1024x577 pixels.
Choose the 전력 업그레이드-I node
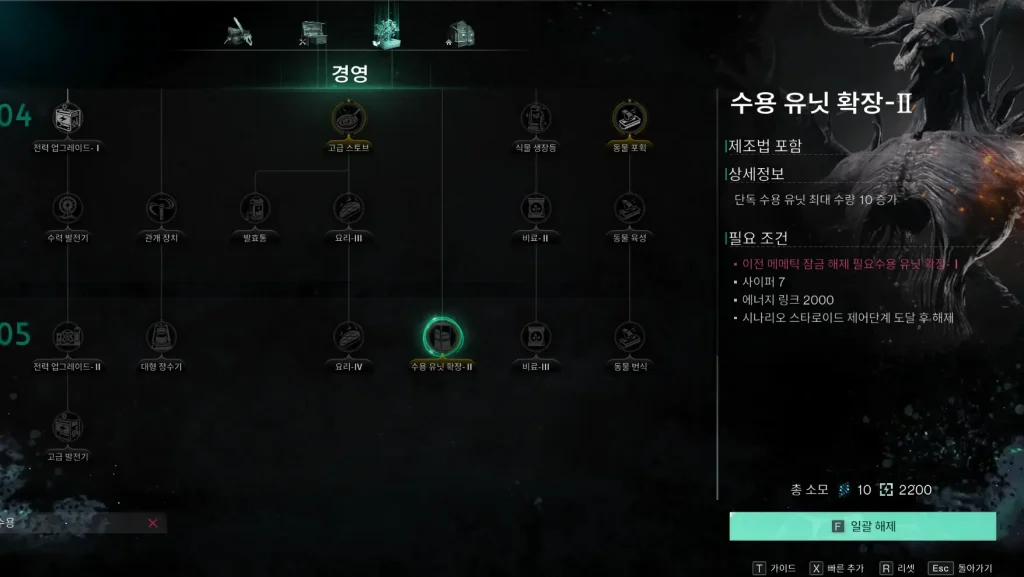[x=67, y=119]
